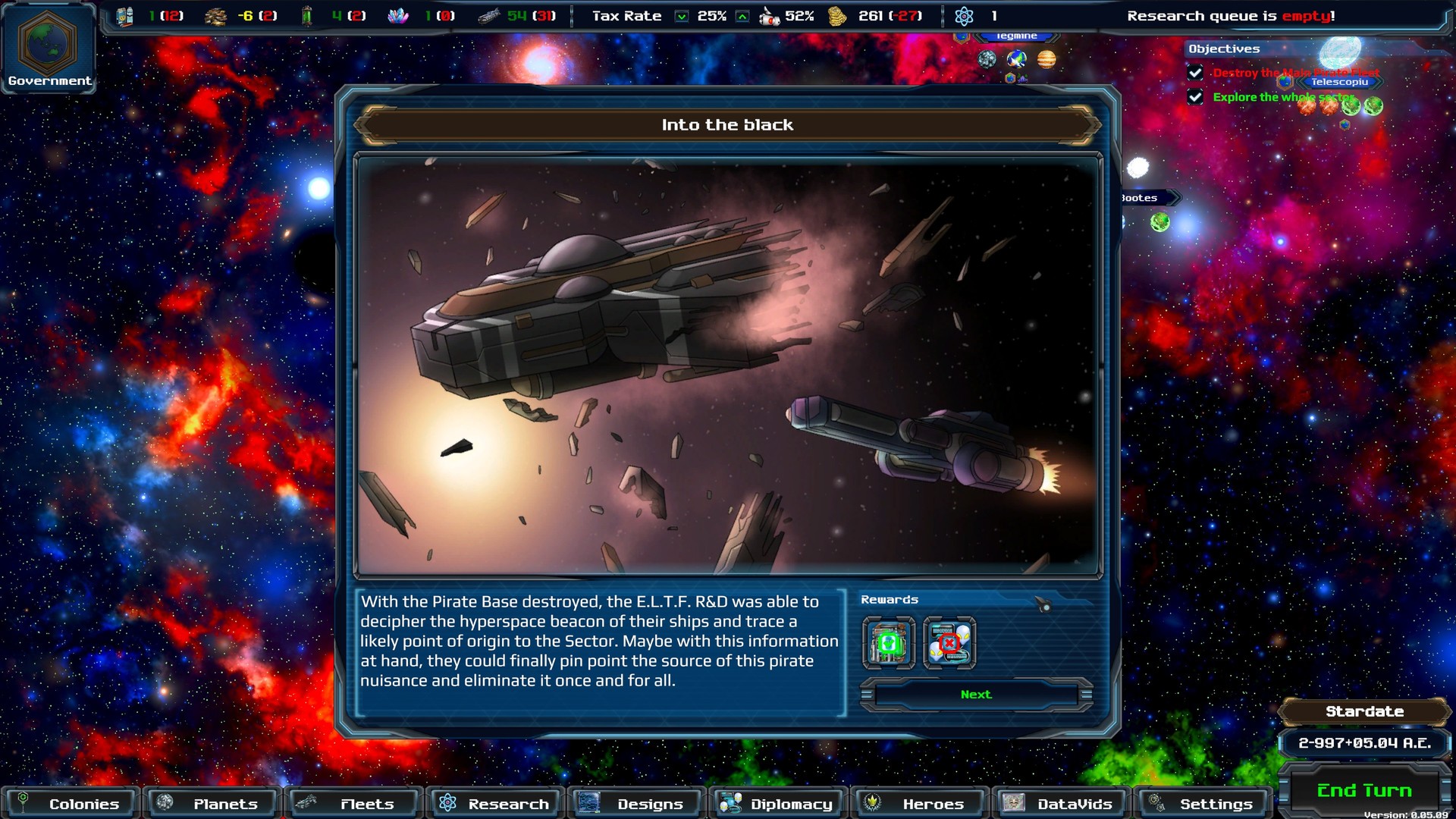The height and width of the screenshot is (819, 1456).
Task: Click the crystal resource icon in top bar
Action: pos(399,14)
